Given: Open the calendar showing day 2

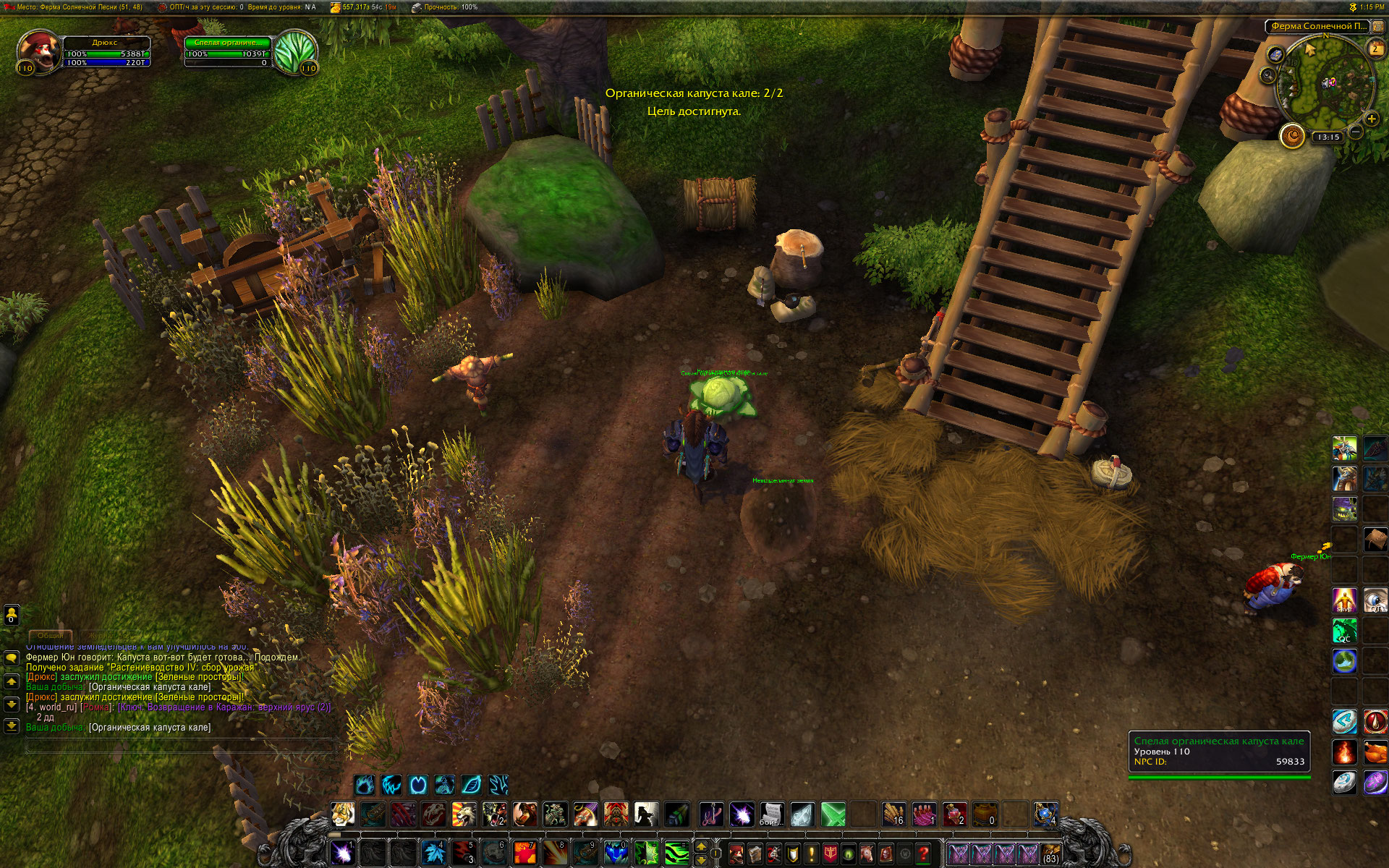Looking at the screenshot, I should click(x=1375, y=48).
